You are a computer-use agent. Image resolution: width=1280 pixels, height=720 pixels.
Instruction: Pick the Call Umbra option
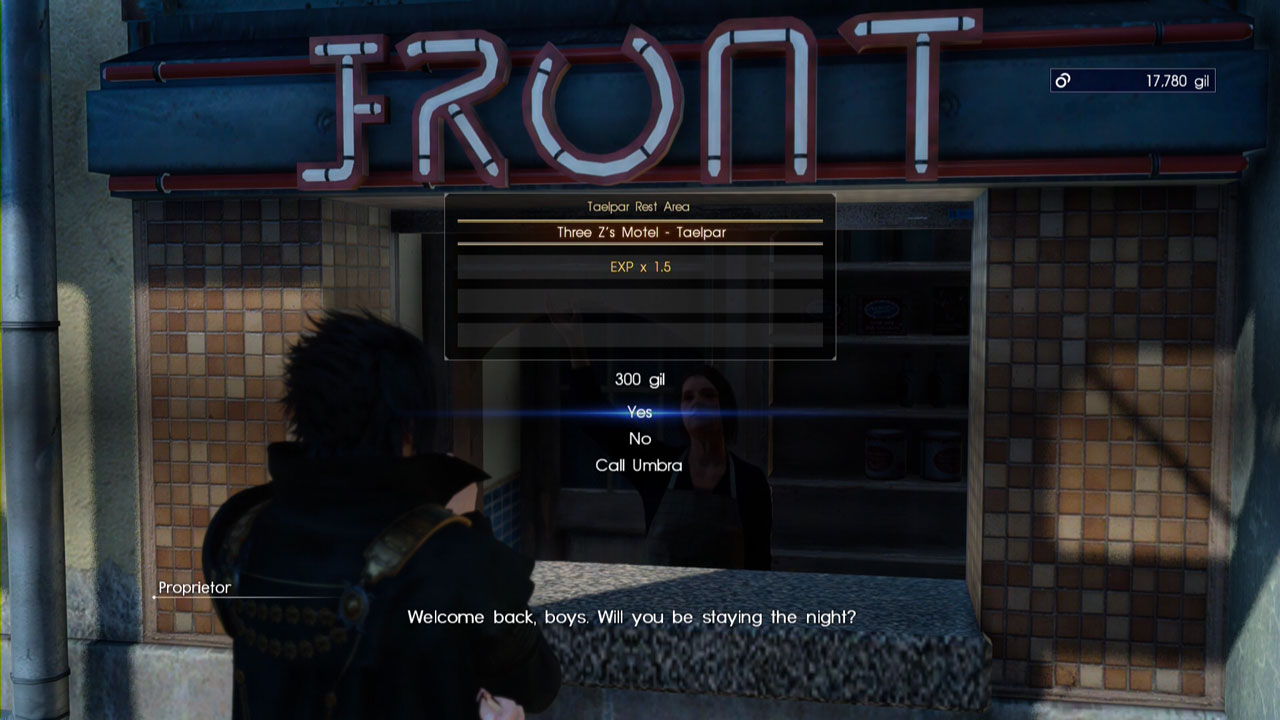[x=639, y=465]
